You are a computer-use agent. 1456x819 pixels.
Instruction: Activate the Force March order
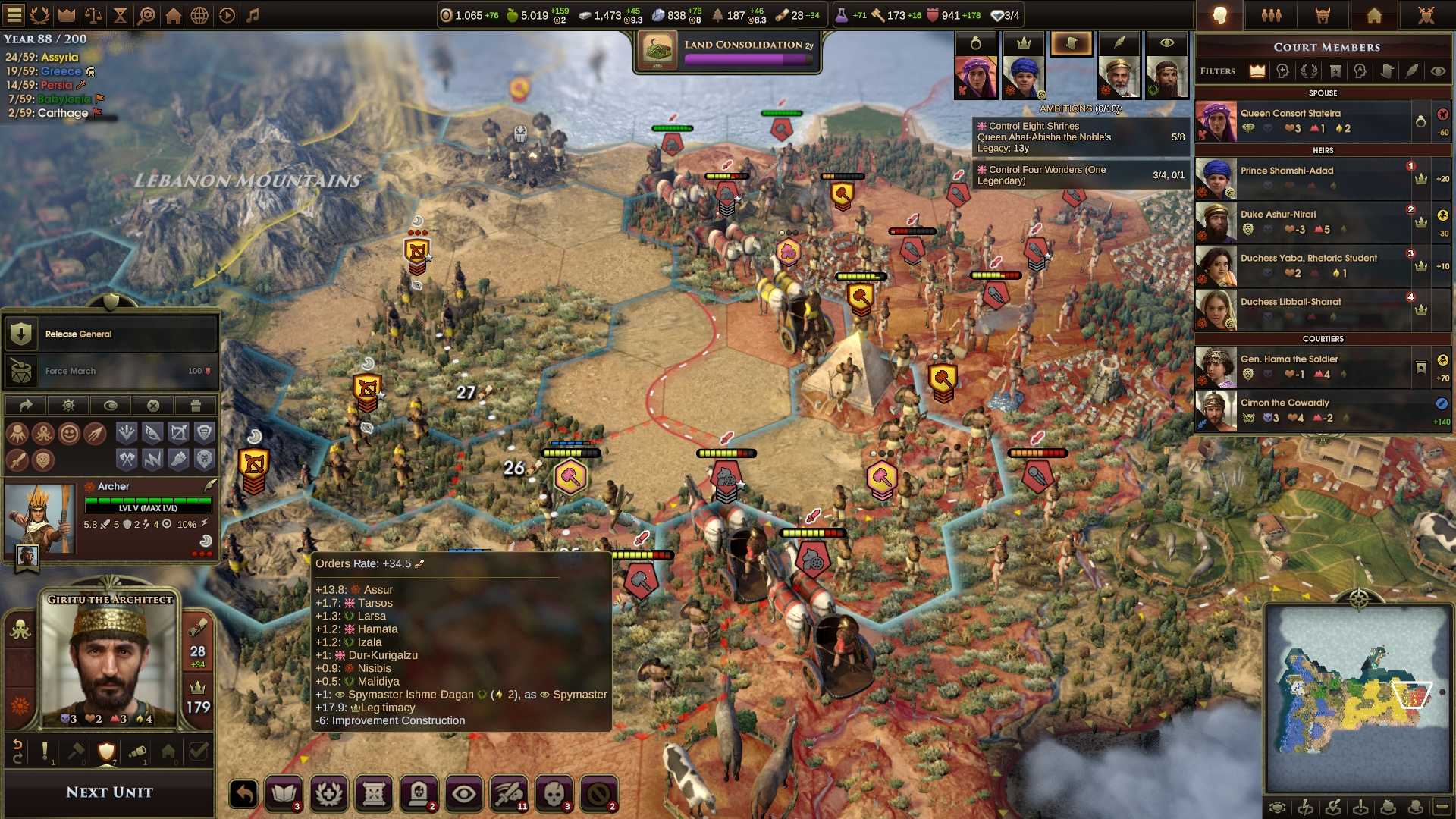click(x=111, y=371)
